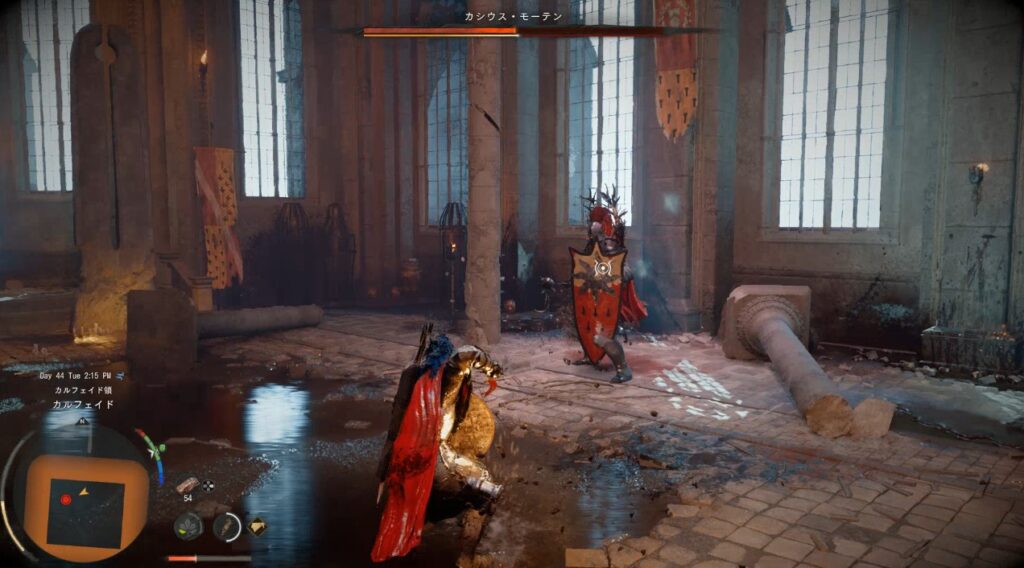Select the food item slot showing 54

[x=187, y=485]
